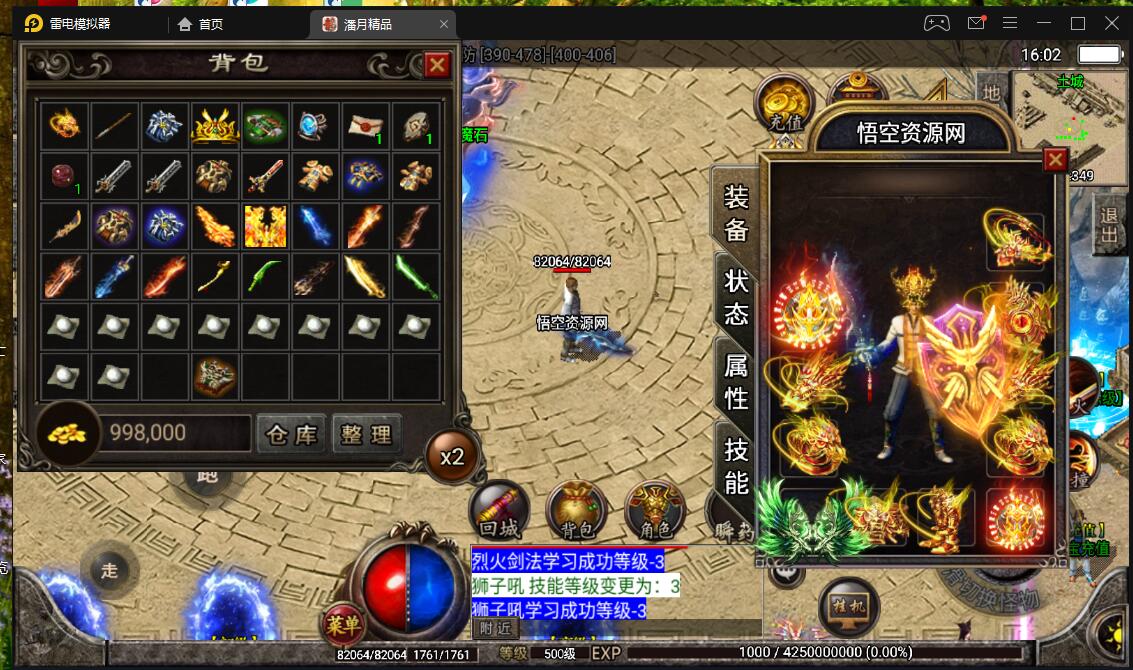
Task: Open the 属性 attributes tab
Action: [736, 382]
